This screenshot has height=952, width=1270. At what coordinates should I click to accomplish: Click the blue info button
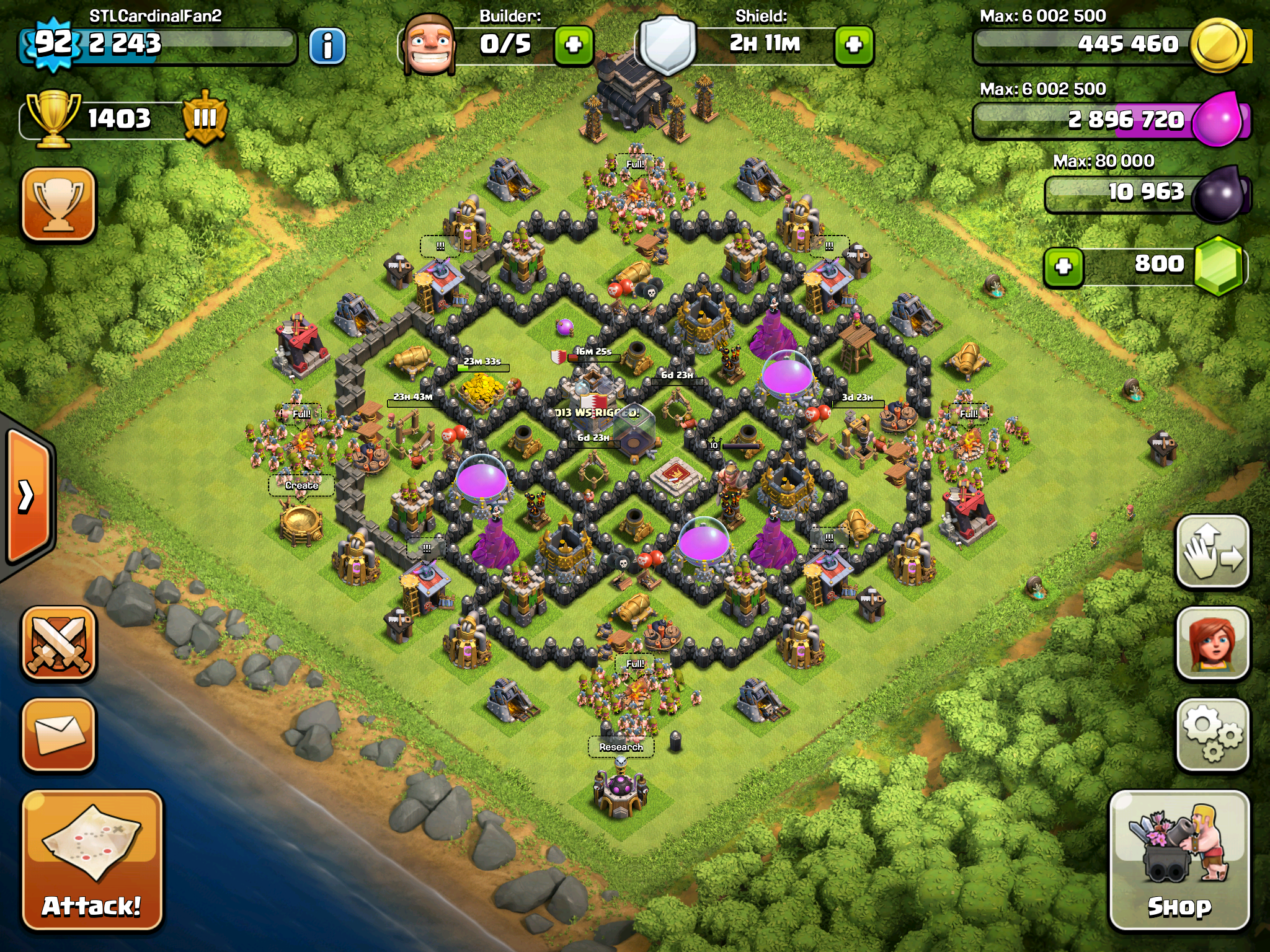[x=327, y=46]
